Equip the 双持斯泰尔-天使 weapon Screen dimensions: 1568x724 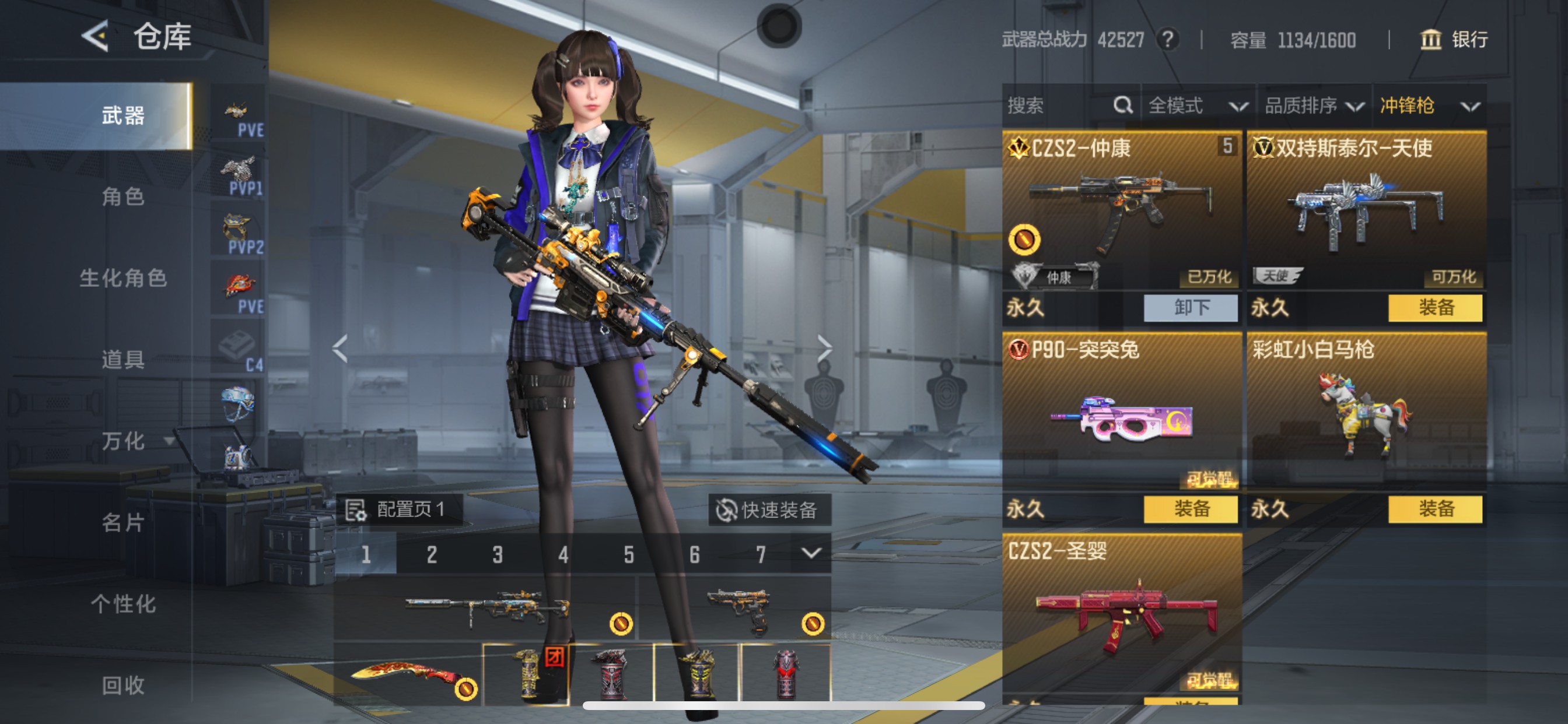(x=1434, y=308)
